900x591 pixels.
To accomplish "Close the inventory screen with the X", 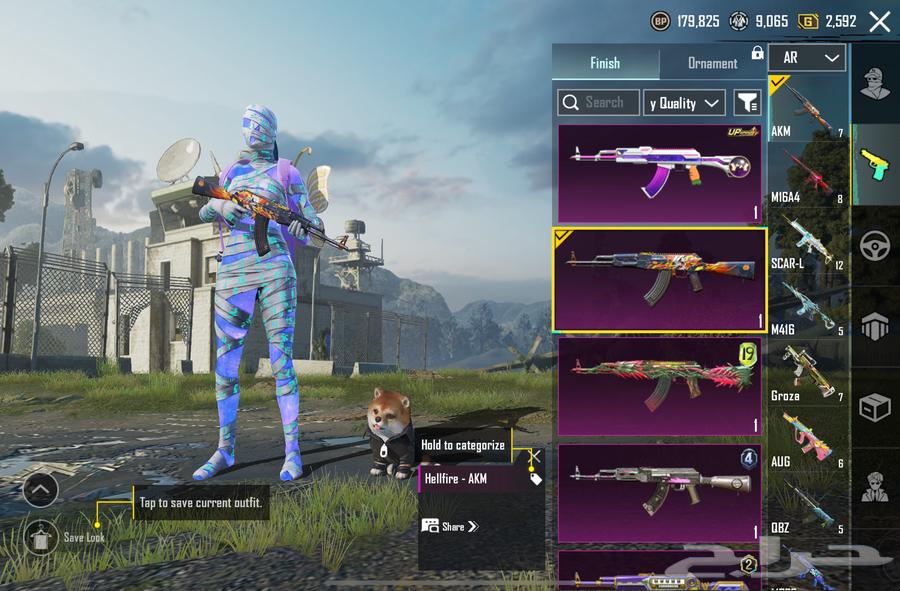I will (x=879, y=21).
